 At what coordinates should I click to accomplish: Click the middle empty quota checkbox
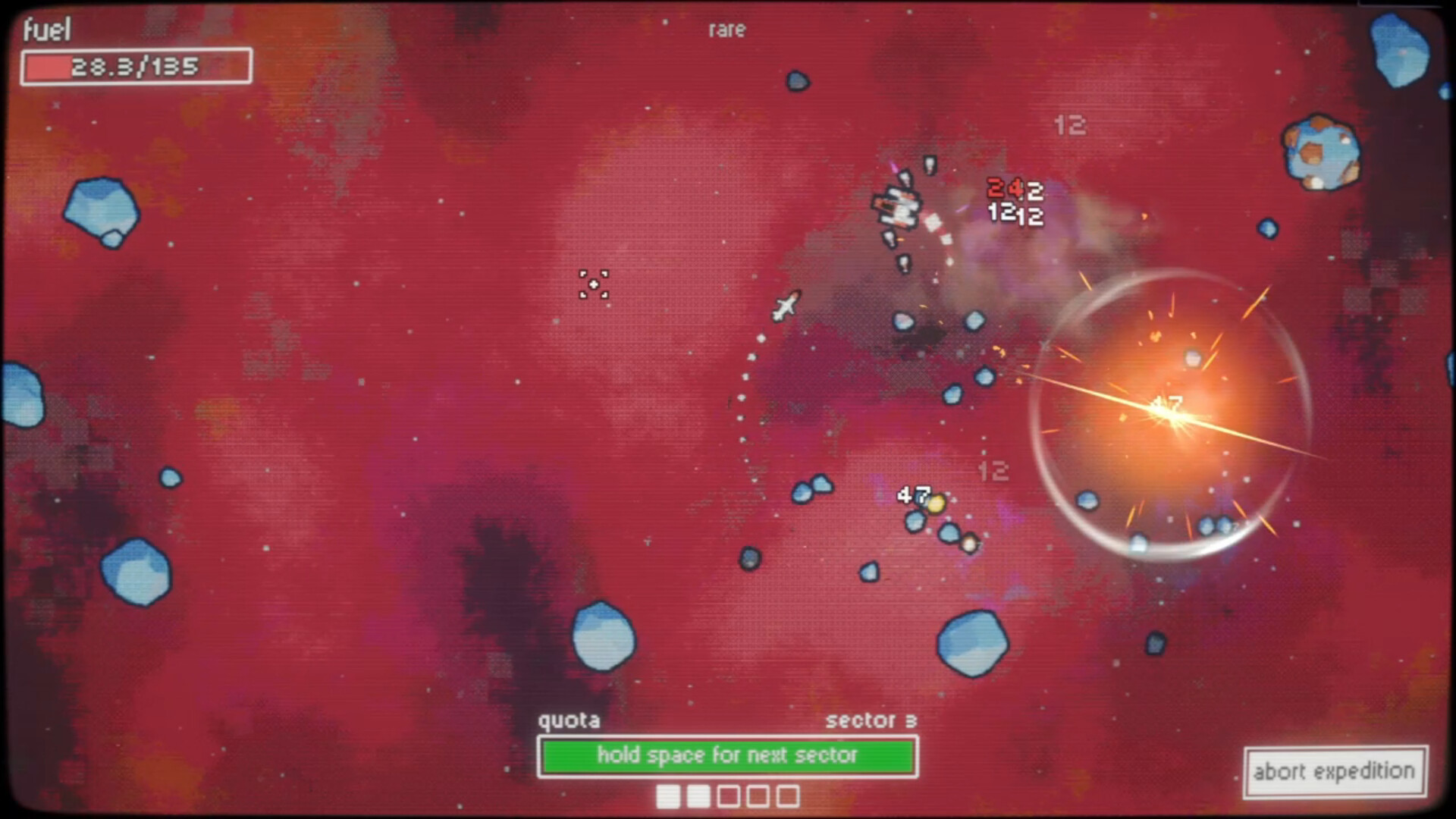pos(758,797)
